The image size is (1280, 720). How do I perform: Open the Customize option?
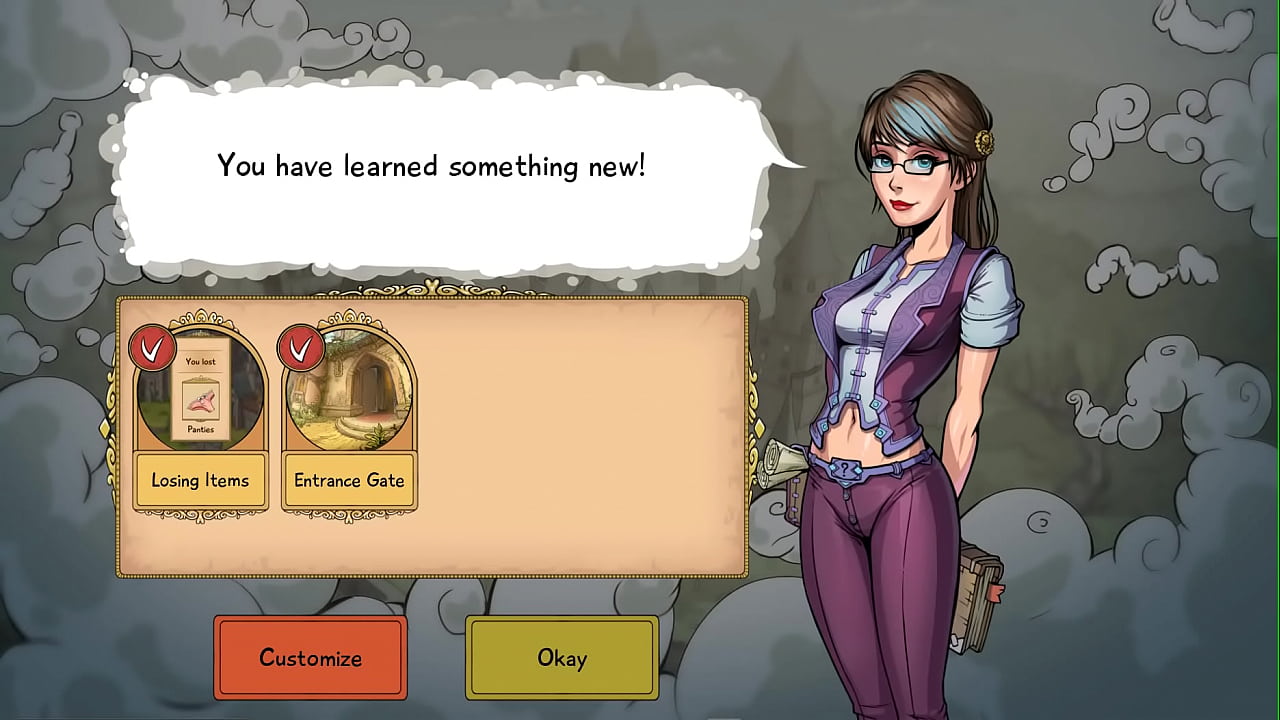click(x=310, y=657)
